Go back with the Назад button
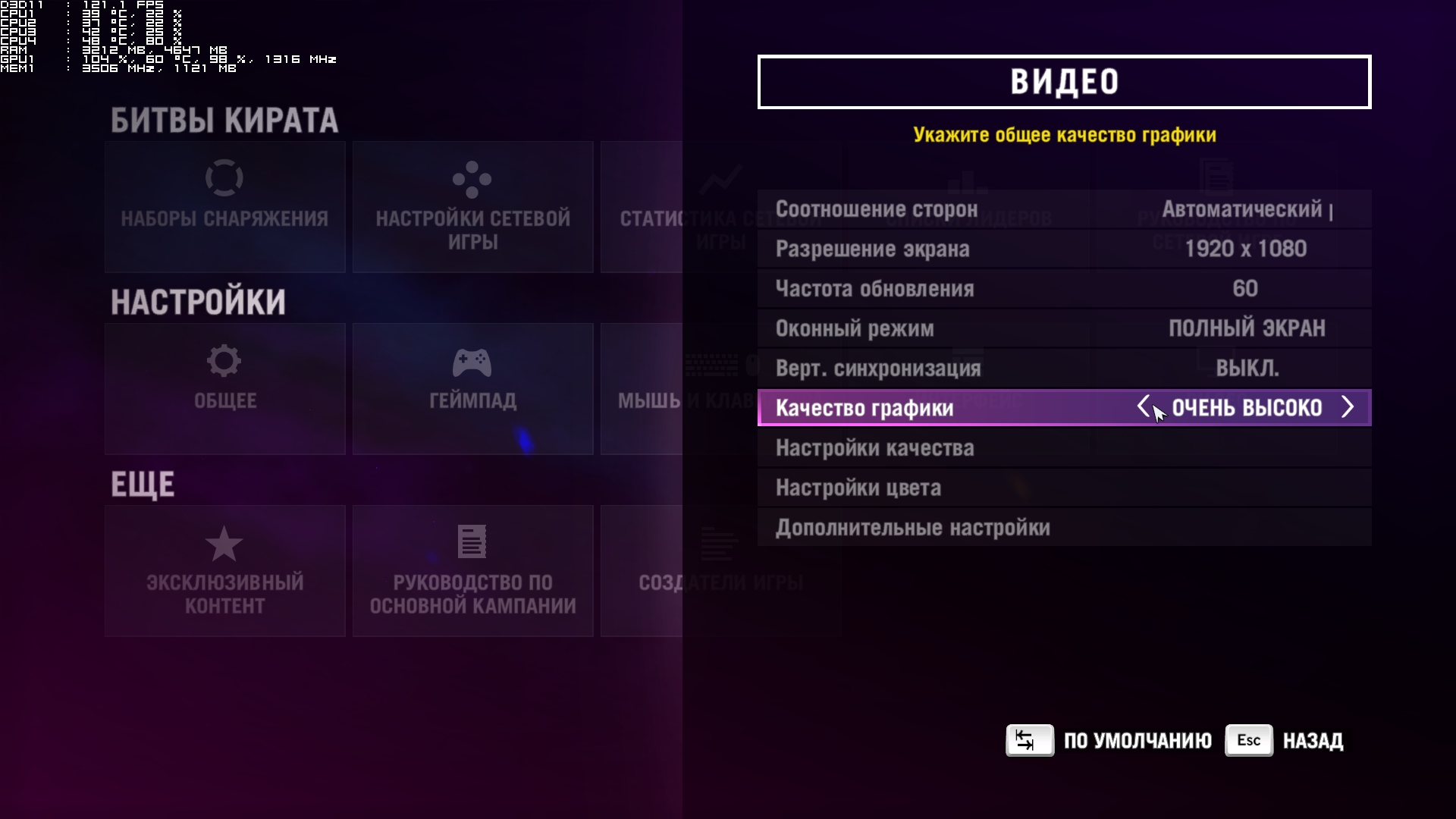Viewport: 1456px width, 819px height. pyautogui.click(x=1285, y=741)
